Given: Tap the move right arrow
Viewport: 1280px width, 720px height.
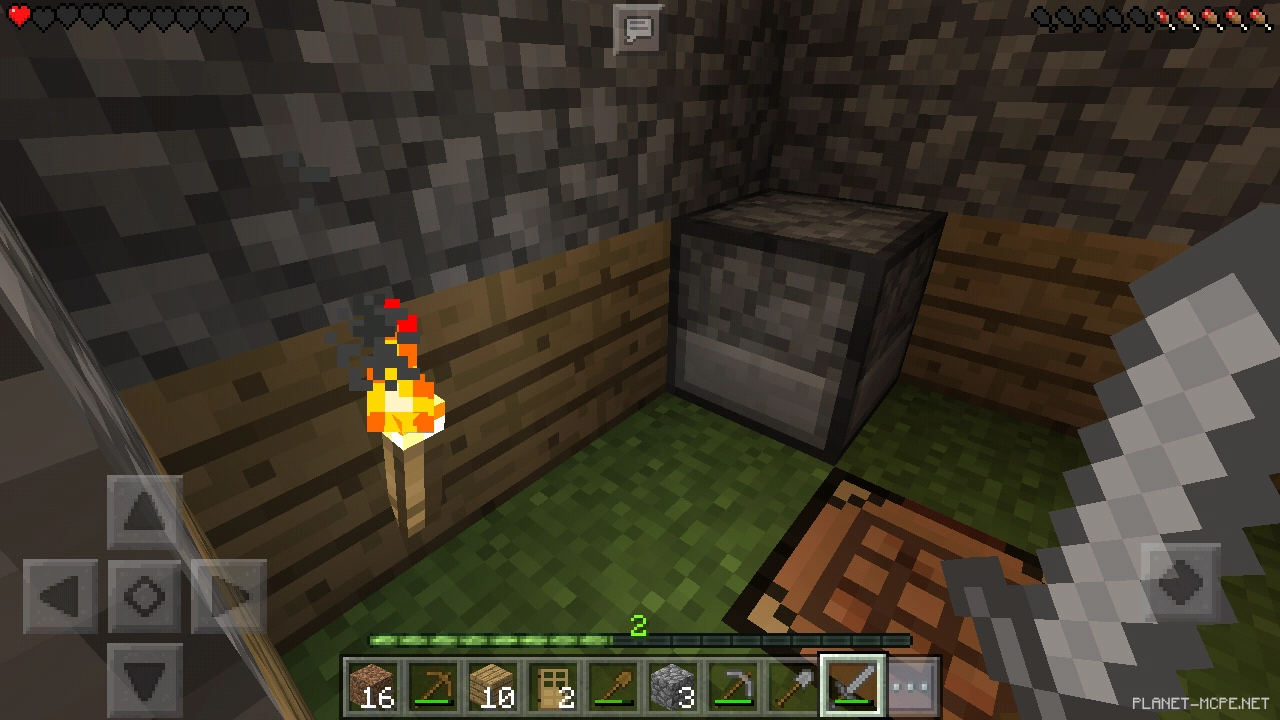Looking at the screenshot, I should [x=229, y=597].
